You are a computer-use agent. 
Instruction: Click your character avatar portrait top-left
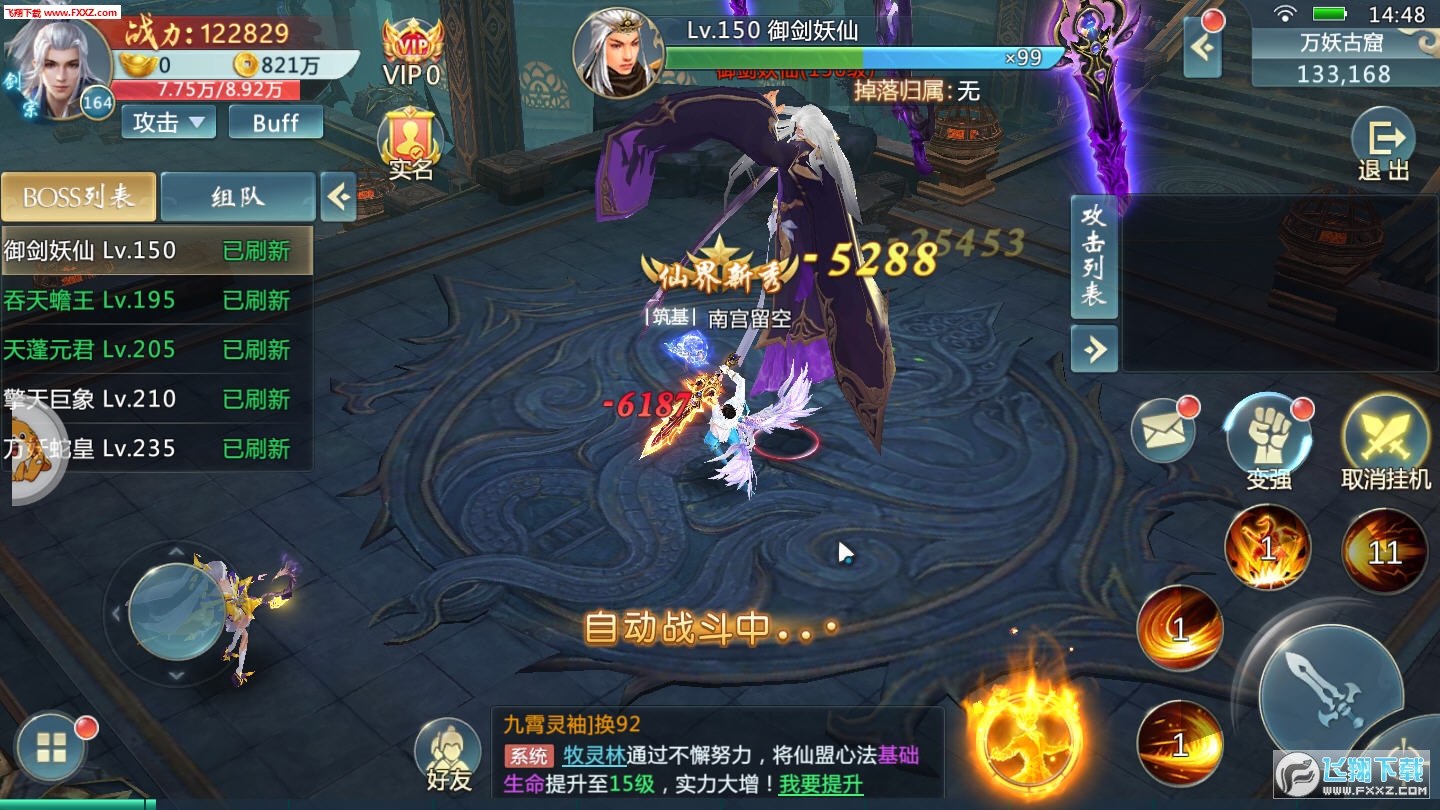click(x=60, y=60)
